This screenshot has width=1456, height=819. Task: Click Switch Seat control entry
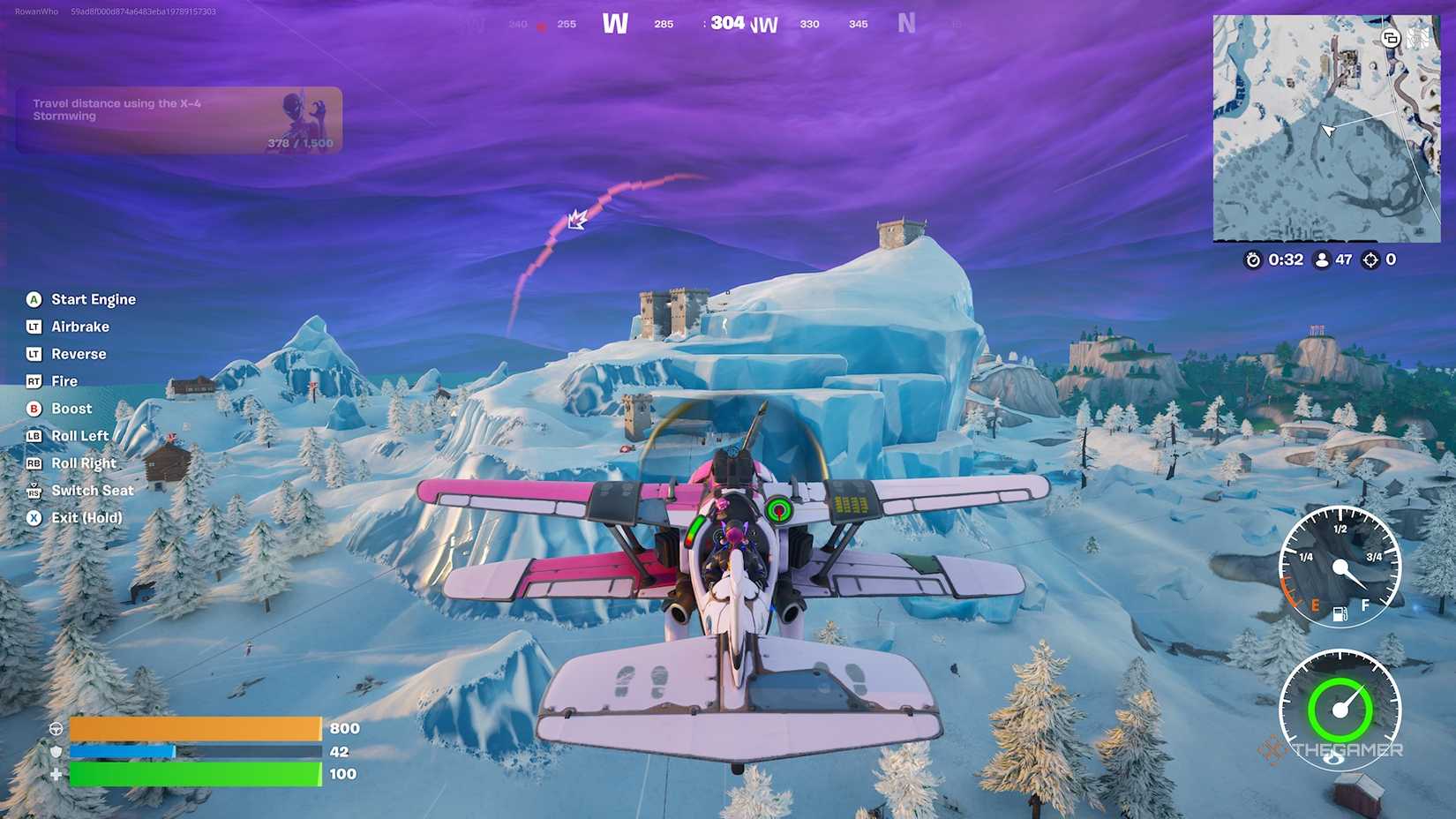click(34, 491)
